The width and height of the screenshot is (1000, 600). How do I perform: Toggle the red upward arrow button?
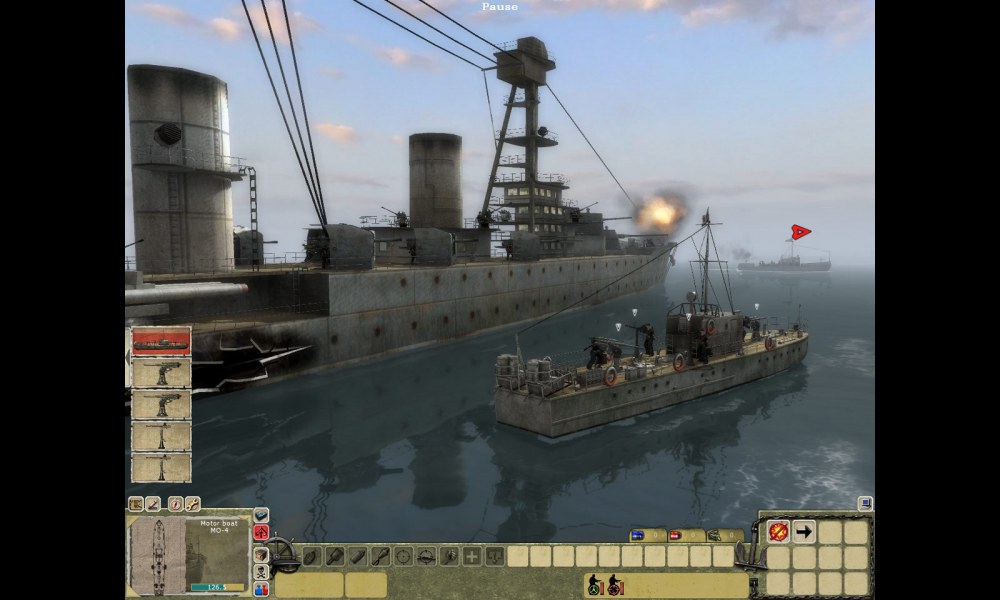(x=261, y=532)
